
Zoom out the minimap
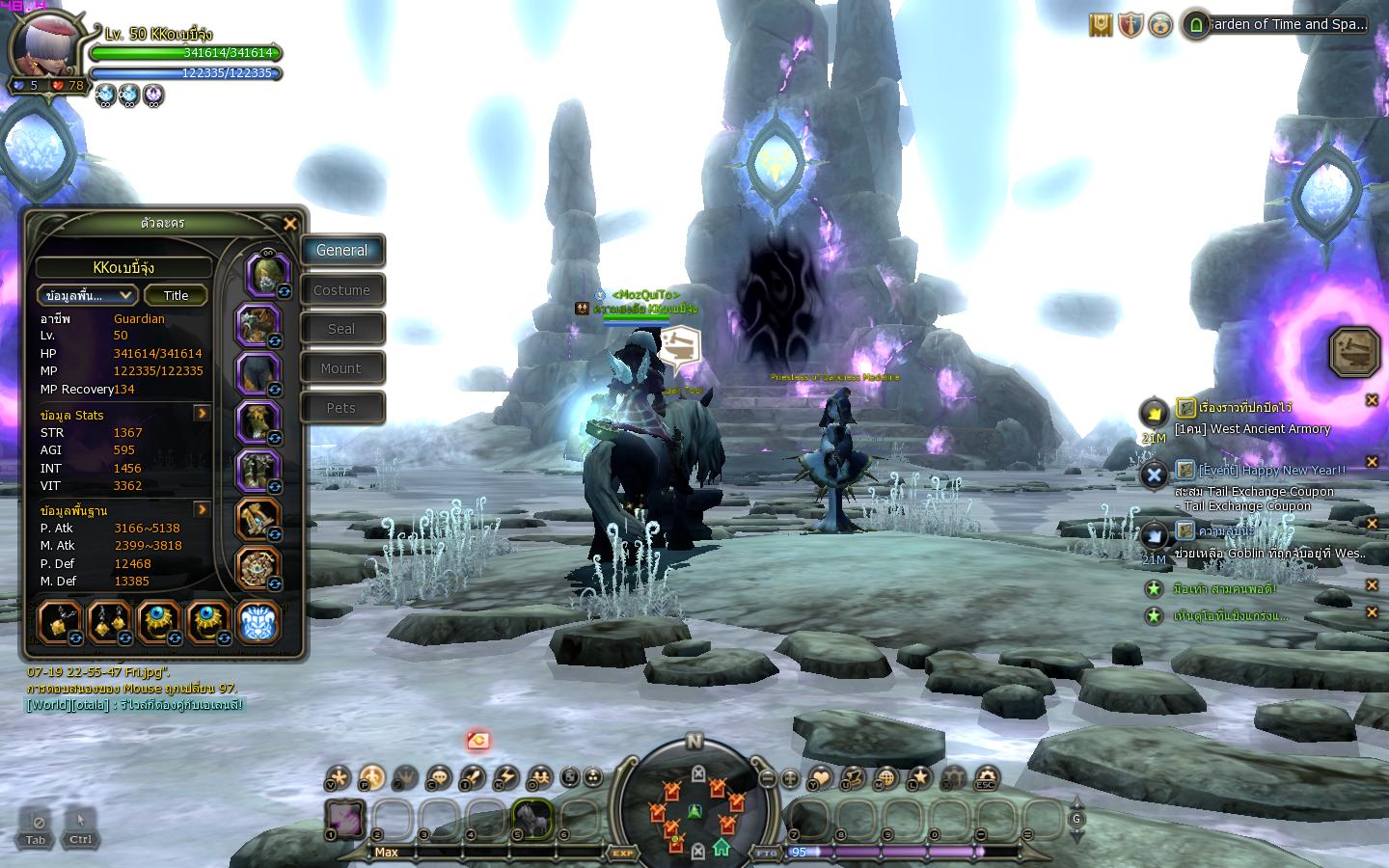click(x=768, y=778)
